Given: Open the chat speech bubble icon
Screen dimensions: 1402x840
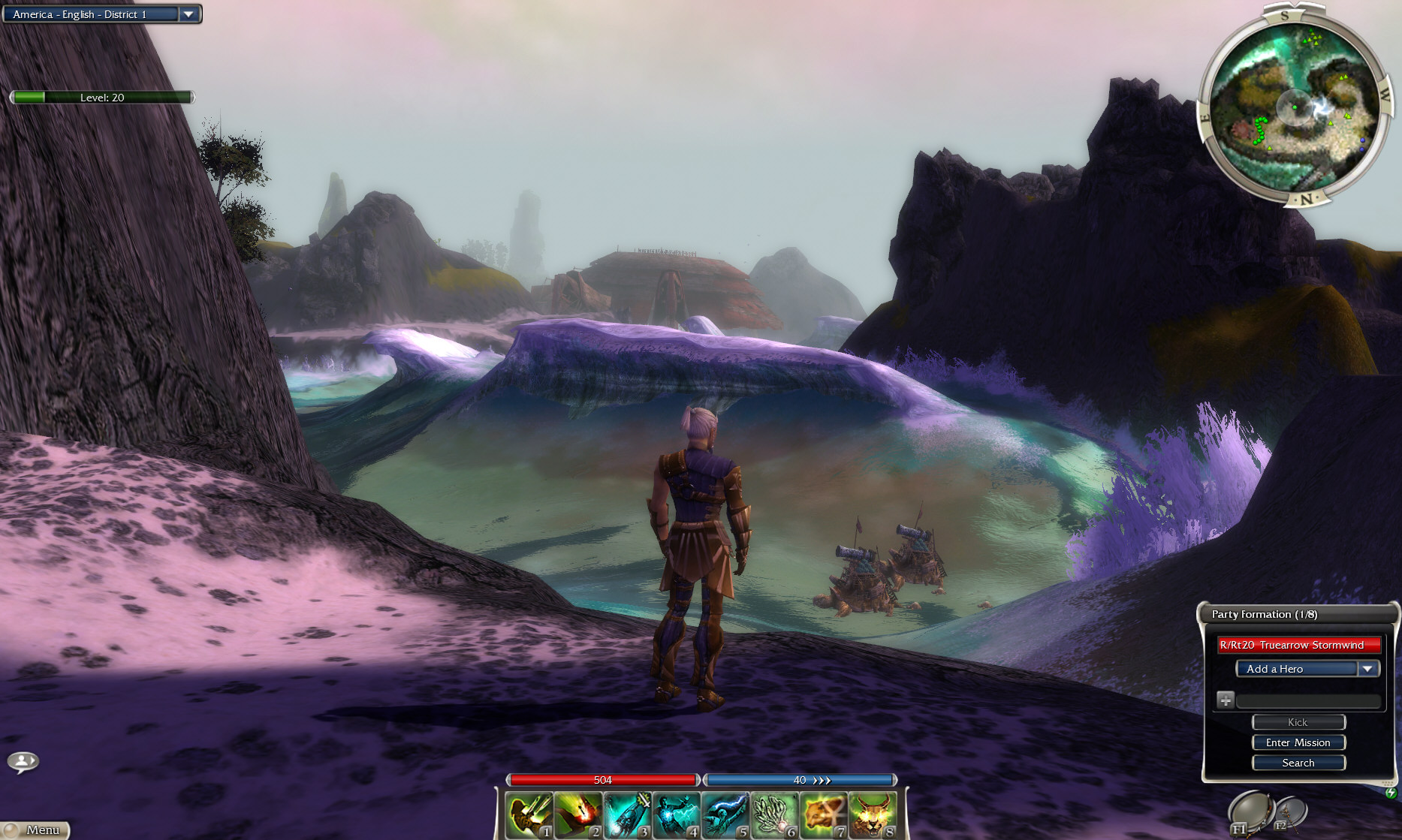Looking at the screenshot, I should [23, 762].
